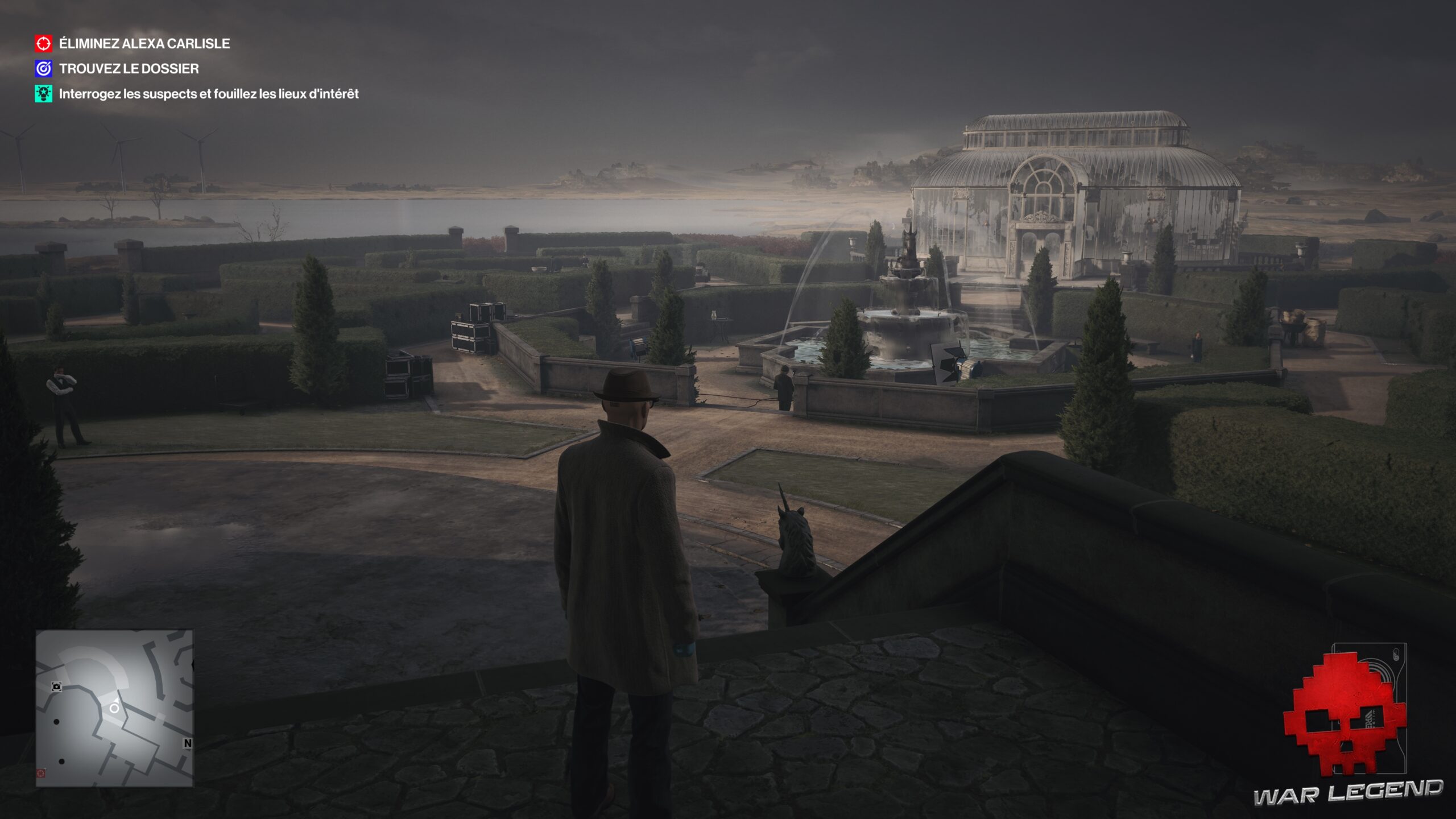Select the Trouvez le dossier objective
Viewport: 1456px width, 819px height.
tap(129, 69)
